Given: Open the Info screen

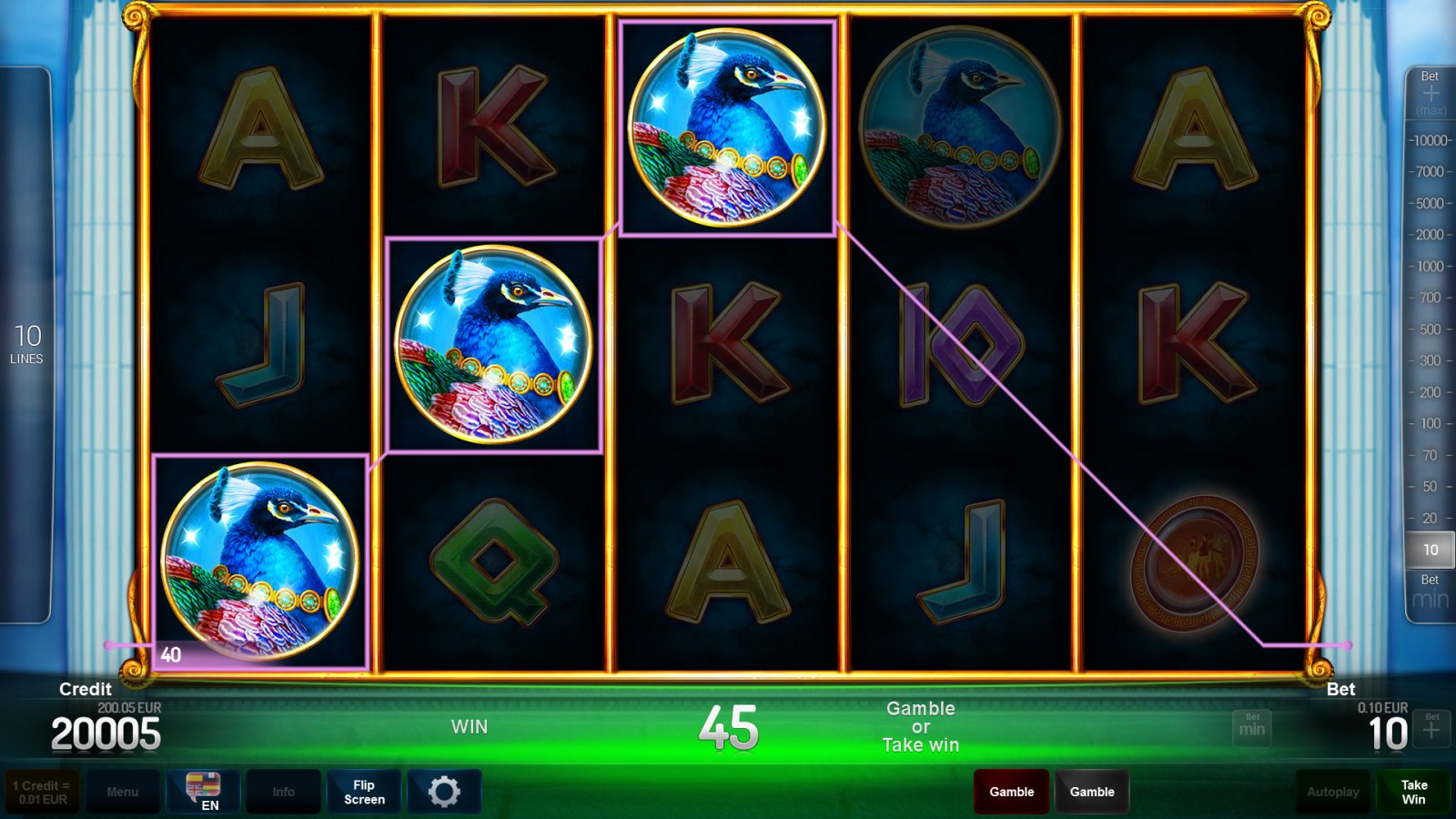Looking at the screenshot, I should coord(283,791).
